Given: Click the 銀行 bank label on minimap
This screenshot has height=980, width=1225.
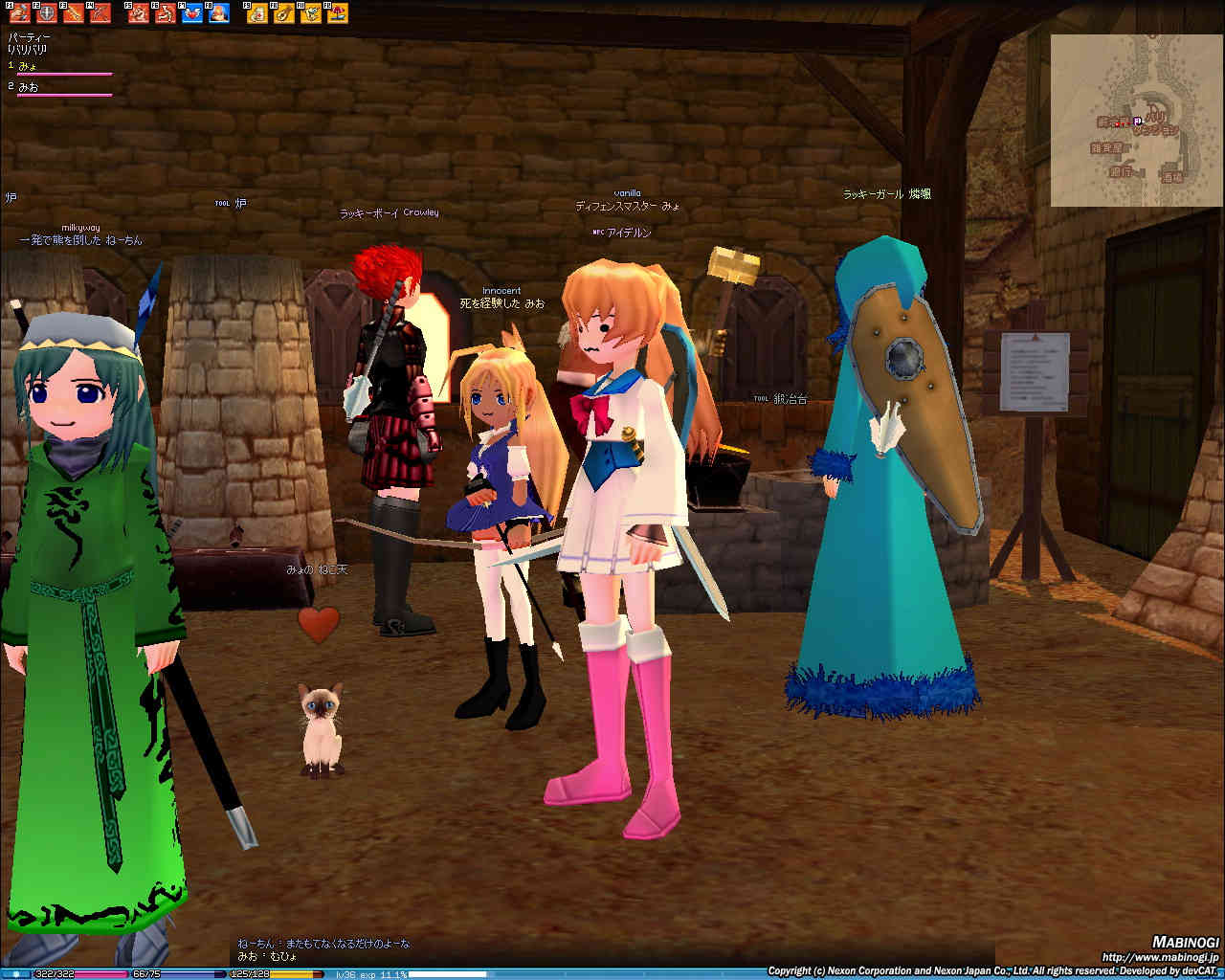Looking at the screenshot, I should tap(1120, 172).
